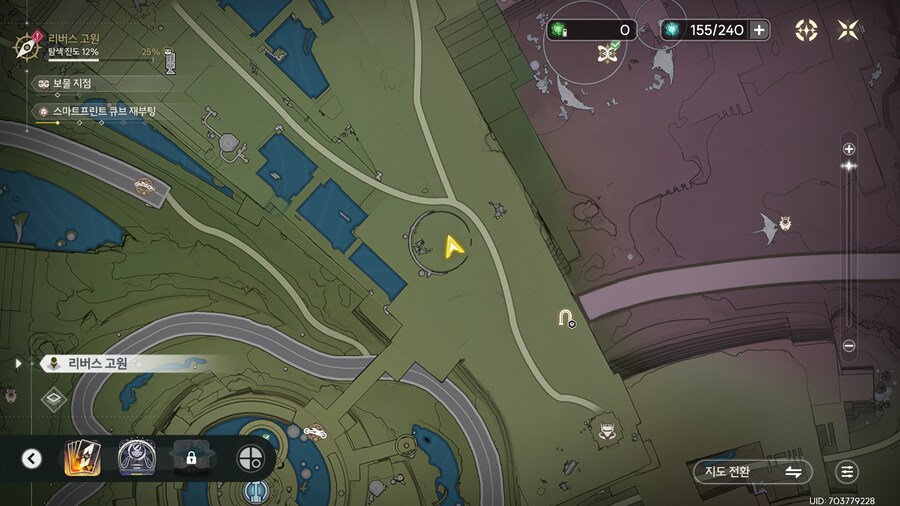The image size is (900, 506).
Task: Open the purple dome gadget toolbar icon
Action: pyautogui.click(x=134, y=458)
